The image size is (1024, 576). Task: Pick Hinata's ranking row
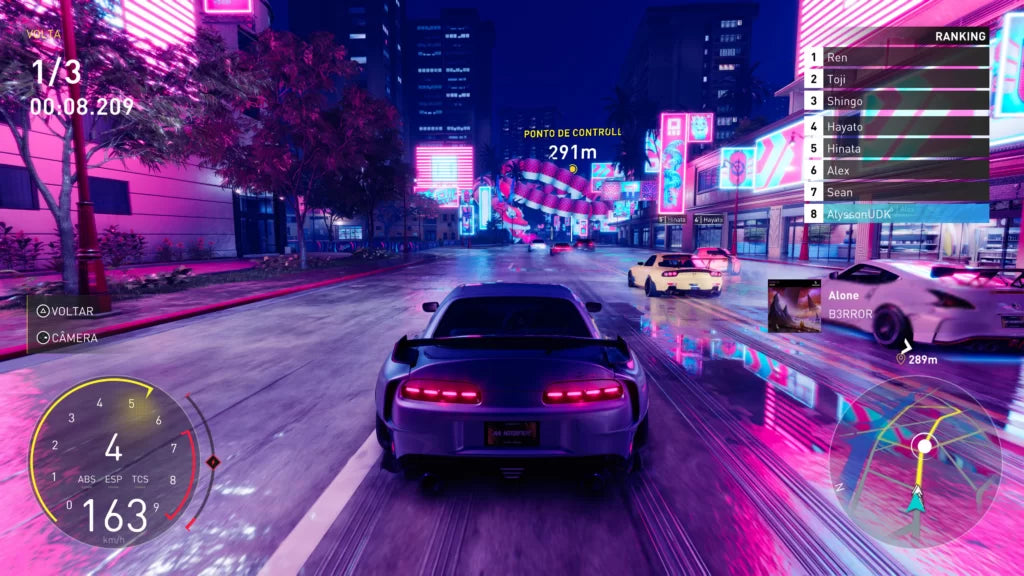[x=897, y=148]
